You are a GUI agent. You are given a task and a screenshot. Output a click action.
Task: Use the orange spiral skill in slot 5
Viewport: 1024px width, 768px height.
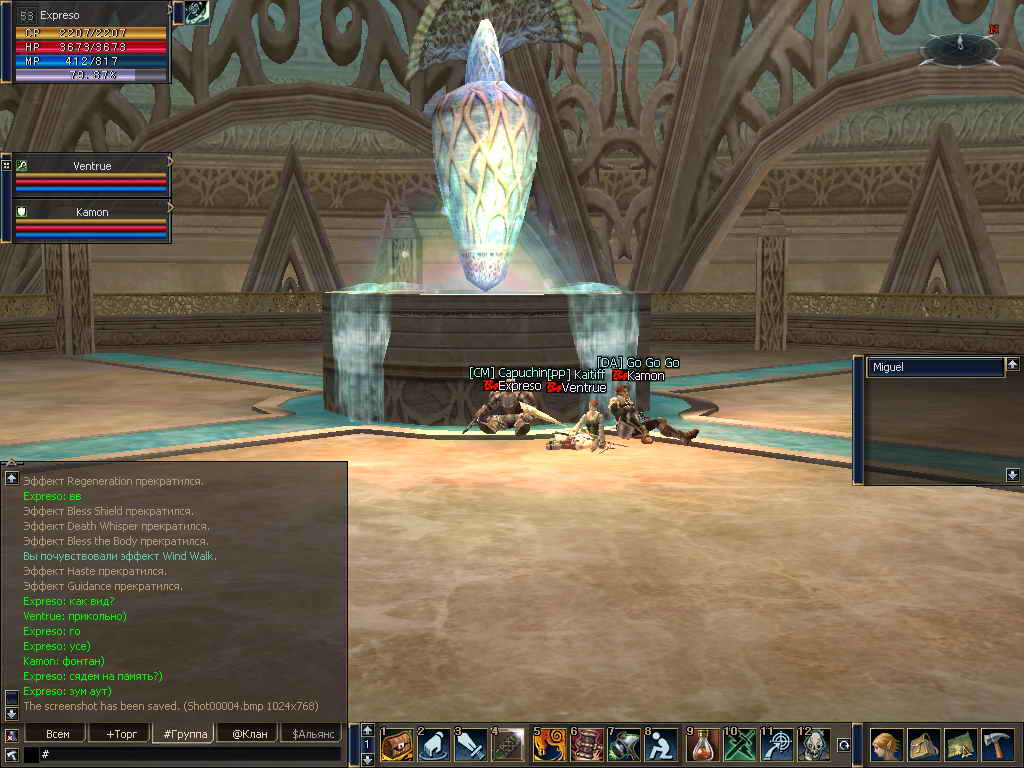point(549,746)
